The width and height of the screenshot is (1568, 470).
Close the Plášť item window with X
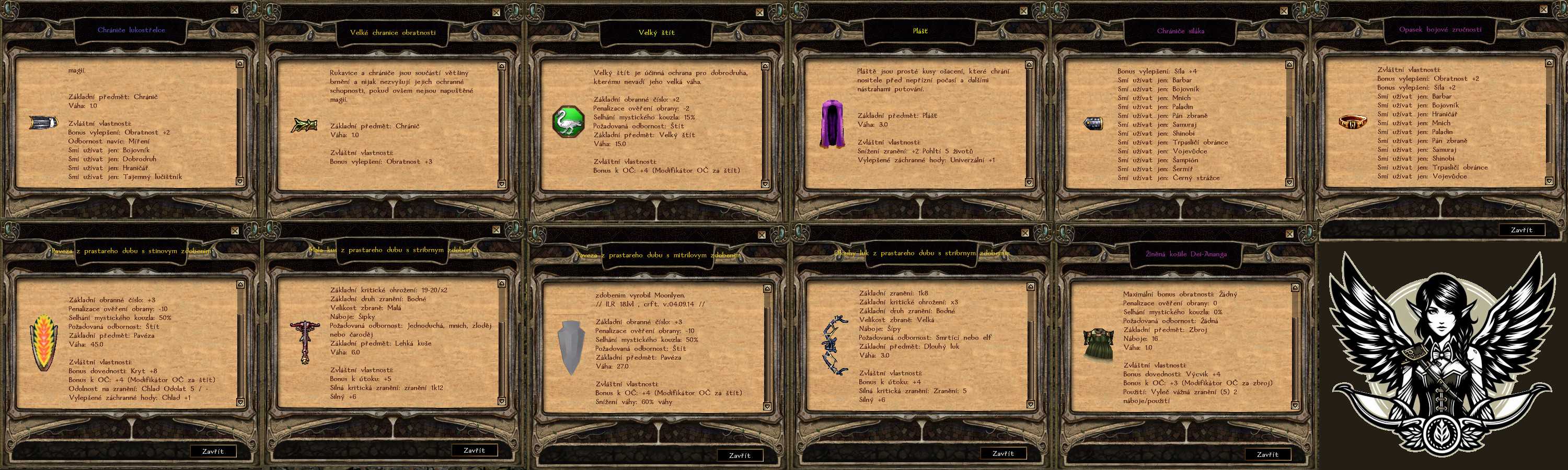(1023, 10)
